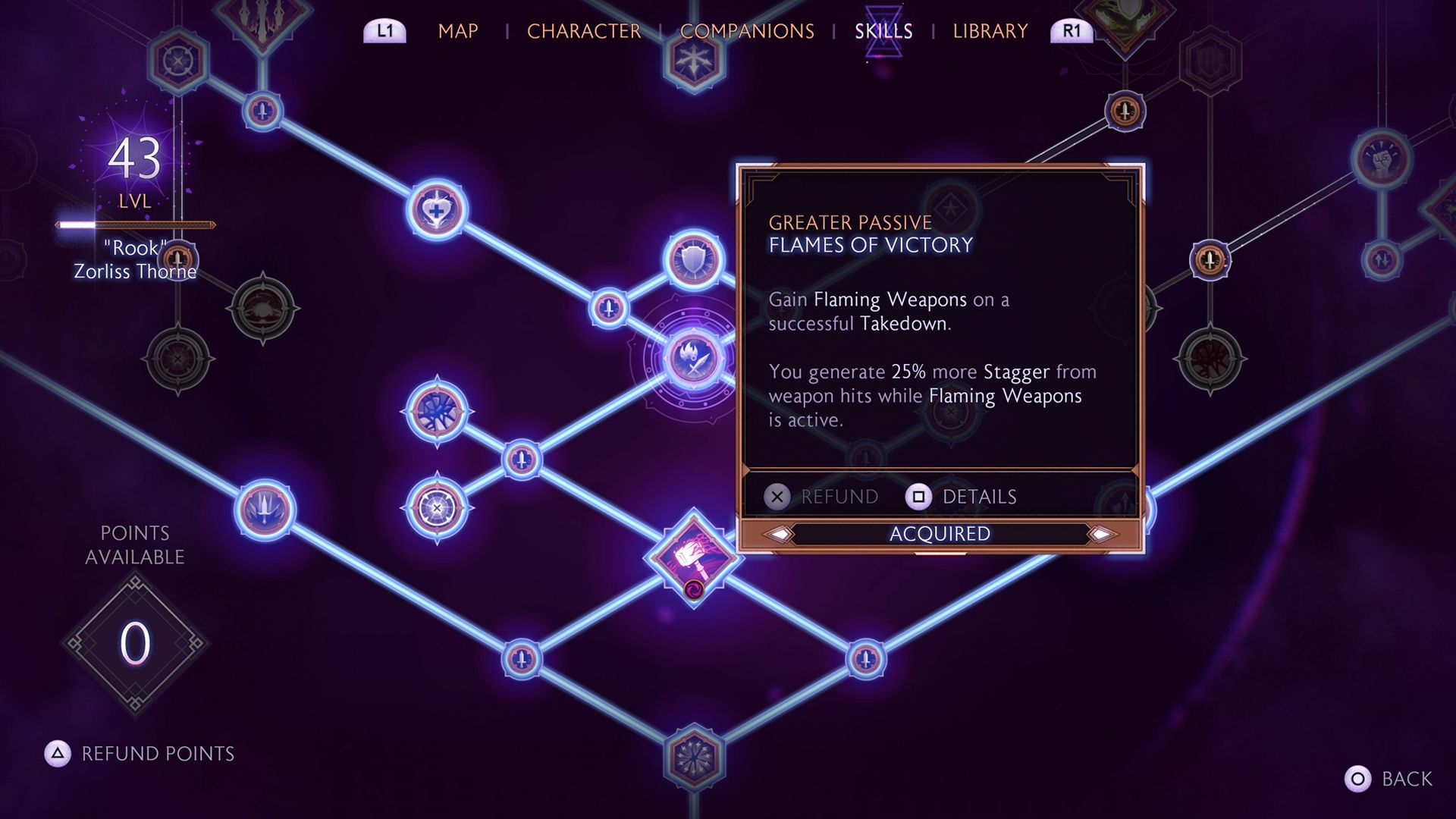1456x819 pixels.
Task: Choose the heart with plus skill node
Action: (x=437, y=210)
